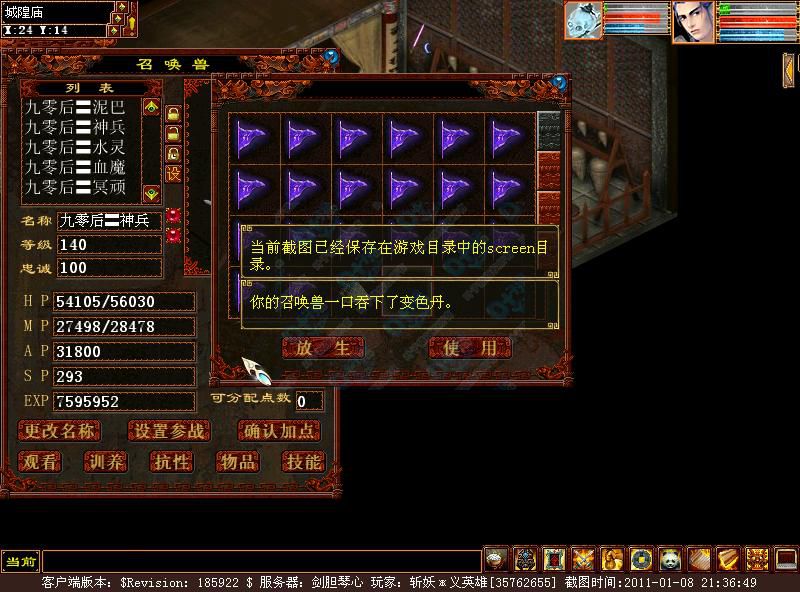Screen dimensions: 800x592
Task: Show the 抗性 resistances panel
Action: coord(170,461)
